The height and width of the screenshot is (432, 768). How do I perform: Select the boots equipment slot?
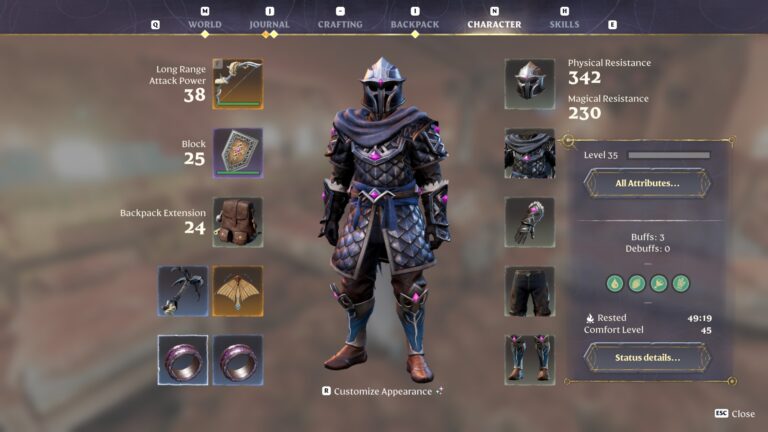coord(530,360)
